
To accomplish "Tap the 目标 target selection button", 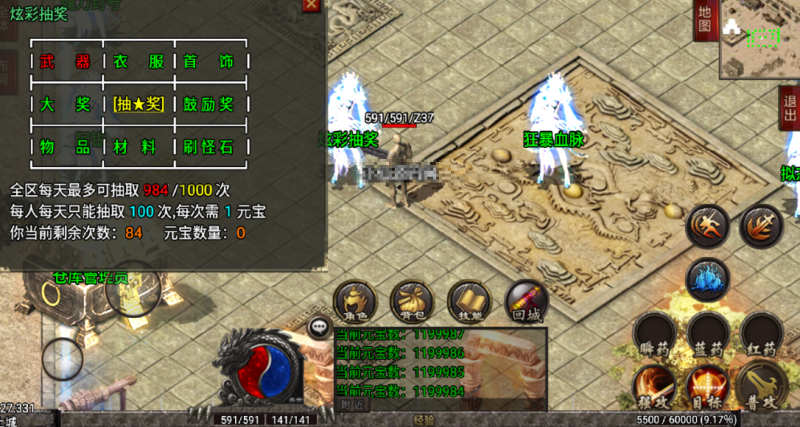I will click(706, 387).
